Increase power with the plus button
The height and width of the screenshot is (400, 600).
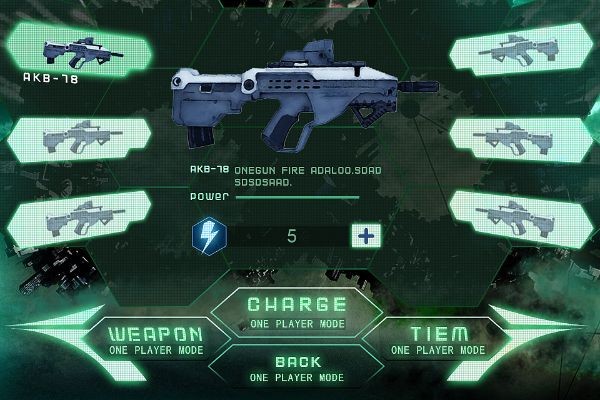point(363,236)
